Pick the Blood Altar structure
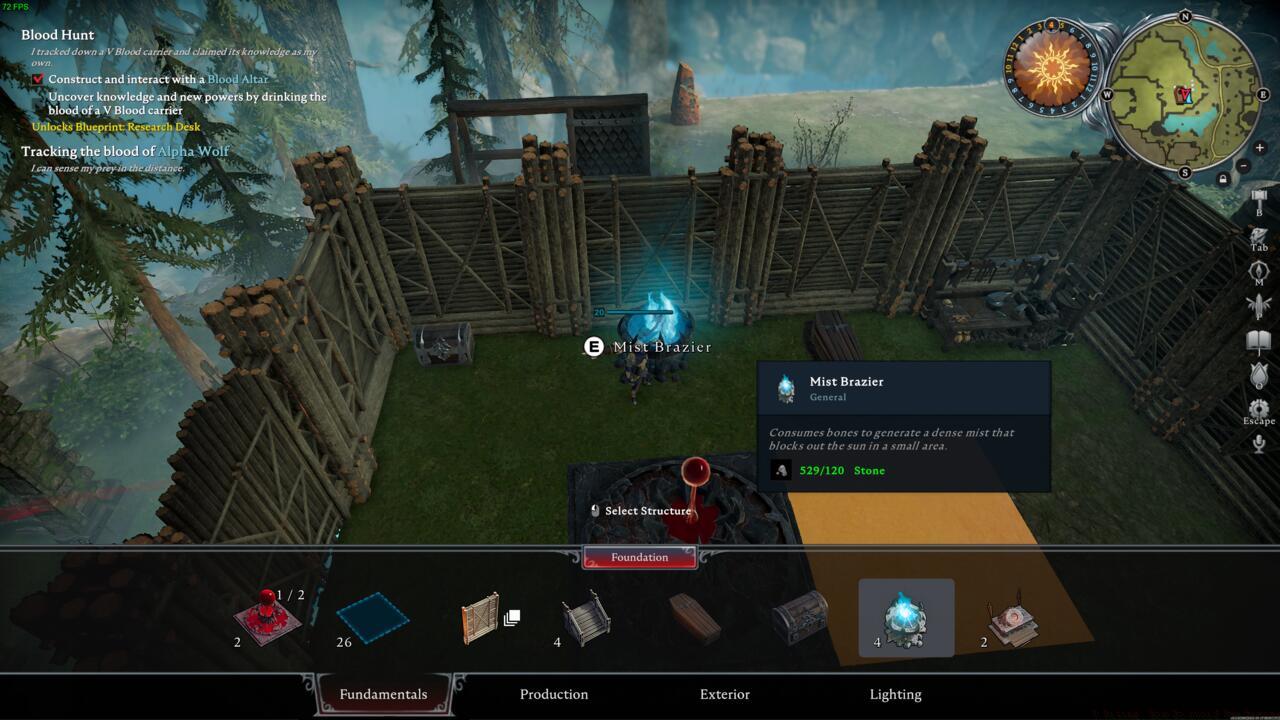The height and width of the screenshot is (720, 1280). (x=1012, y=620)
